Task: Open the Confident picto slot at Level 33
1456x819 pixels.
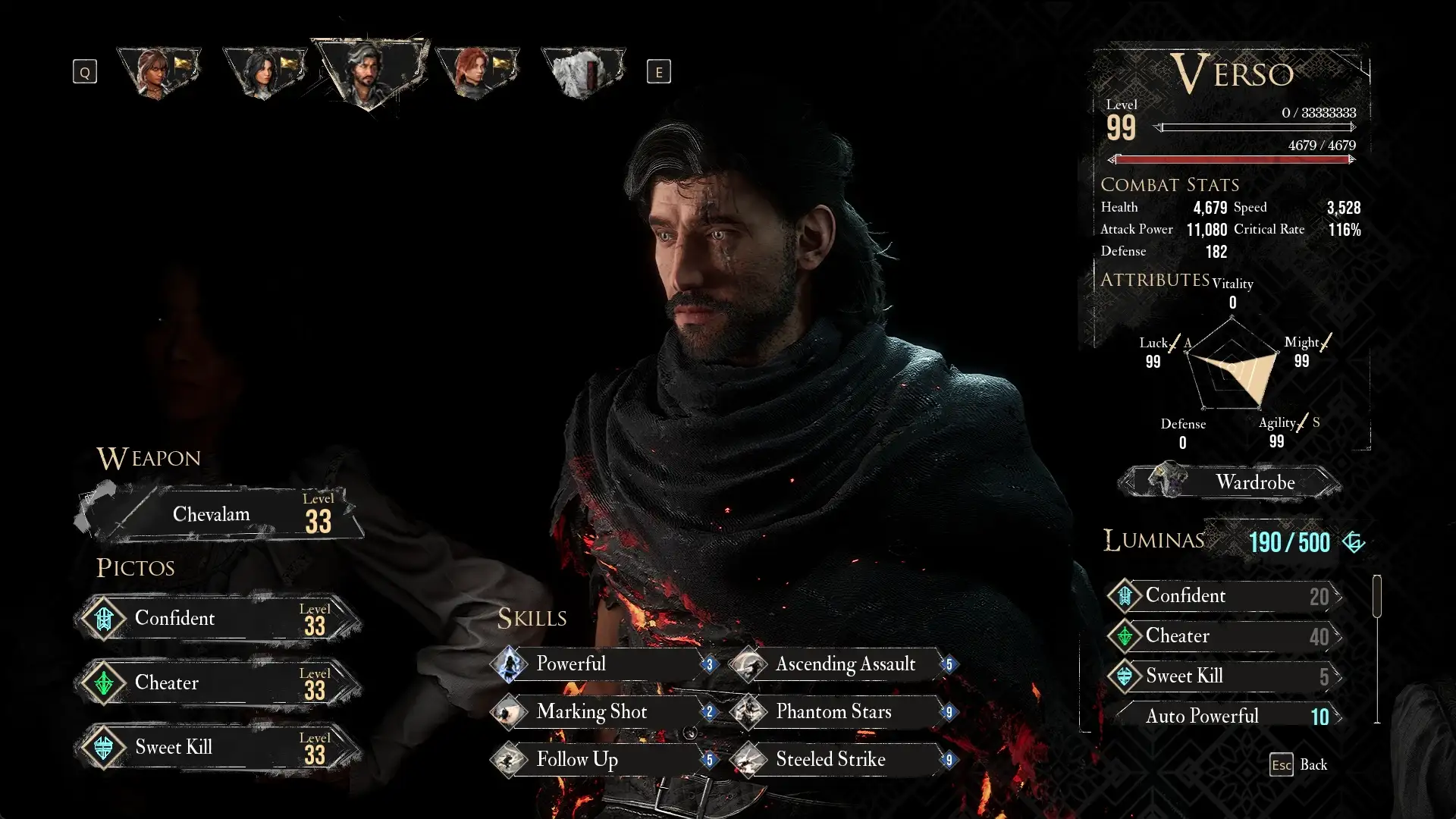Action: click(218, 619)
